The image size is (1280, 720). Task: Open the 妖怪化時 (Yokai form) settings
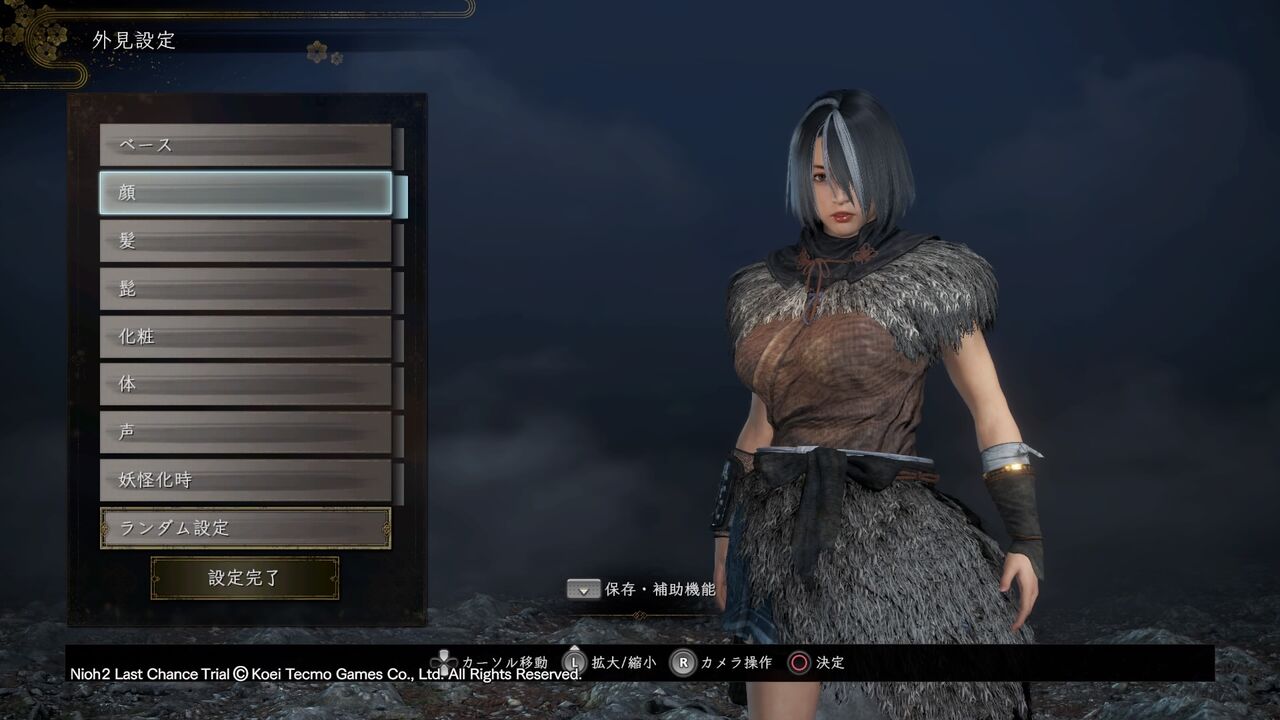coord(244,480)
